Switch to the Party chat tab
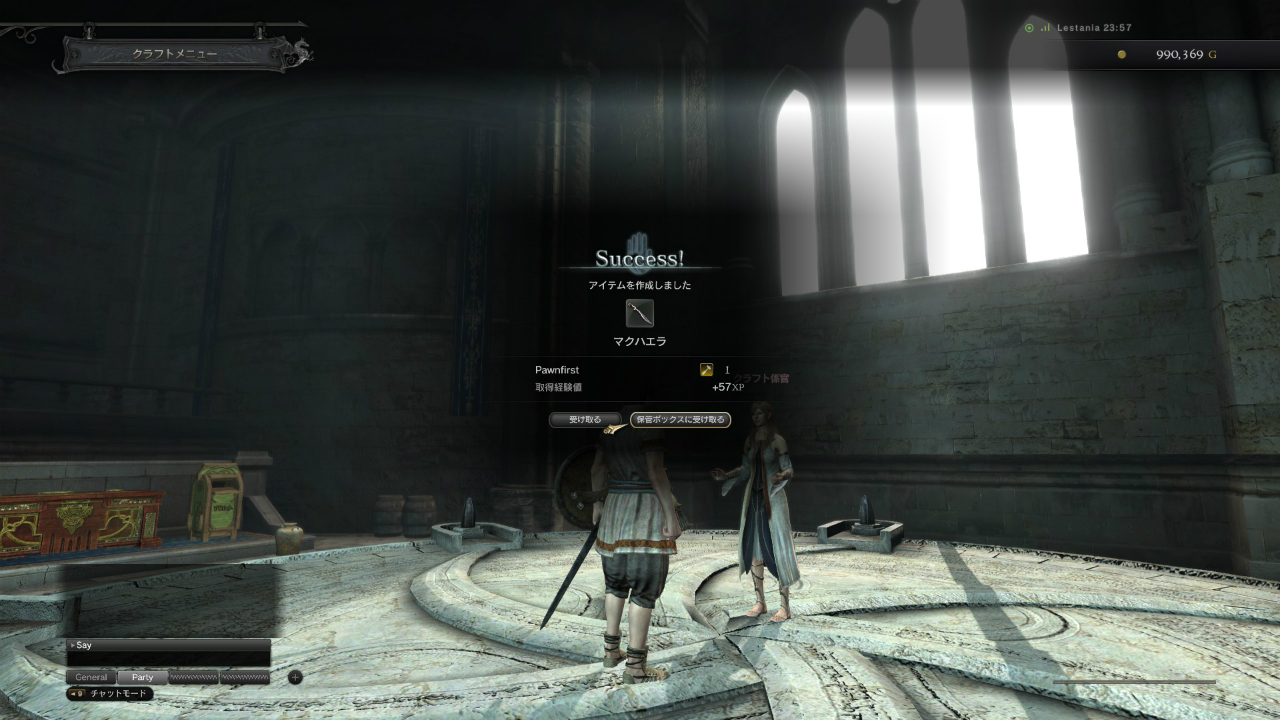 (x=143, y=677)
